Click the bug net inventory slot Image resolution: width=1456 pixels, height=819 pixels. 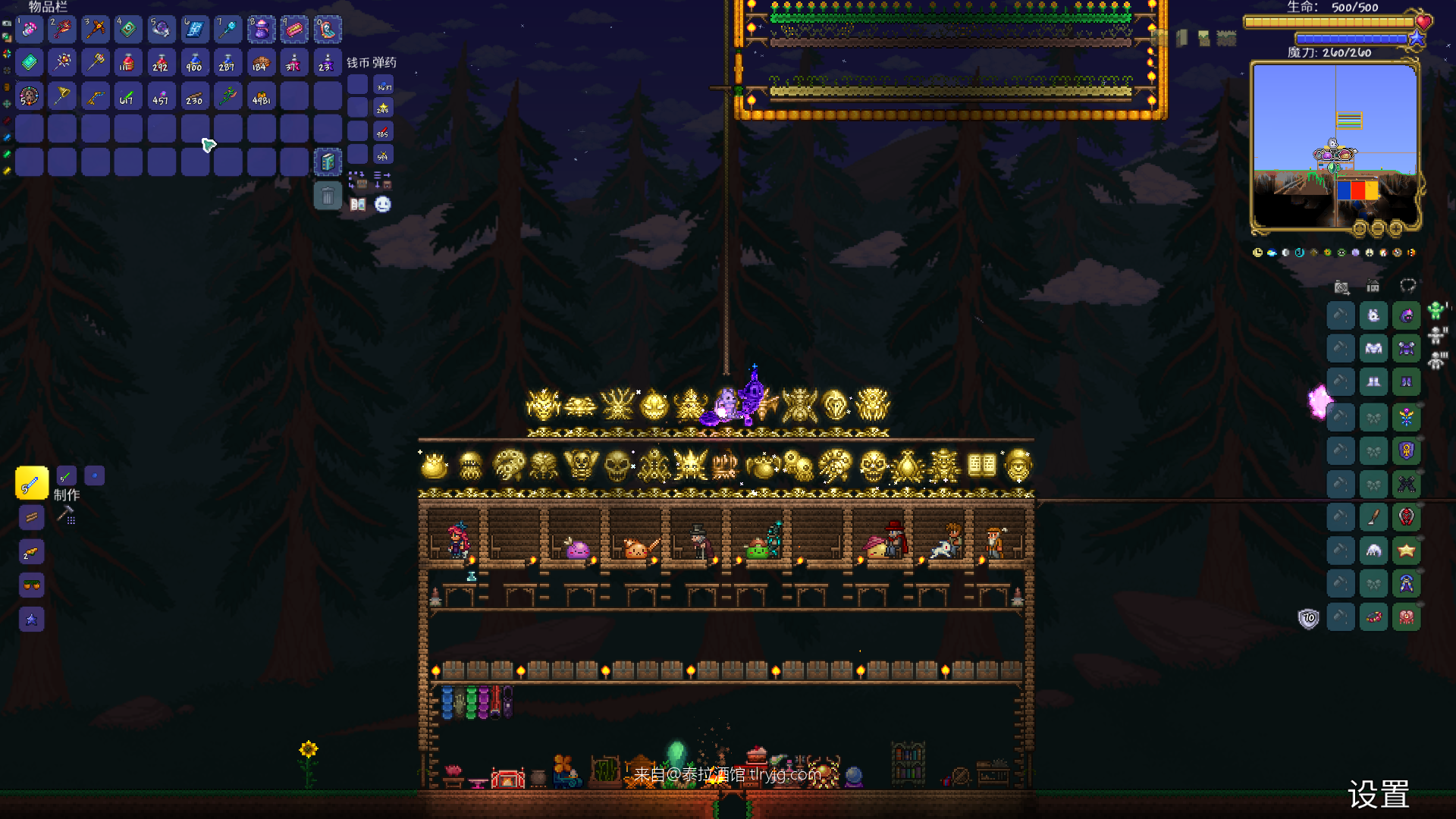[x=62, y=96]
